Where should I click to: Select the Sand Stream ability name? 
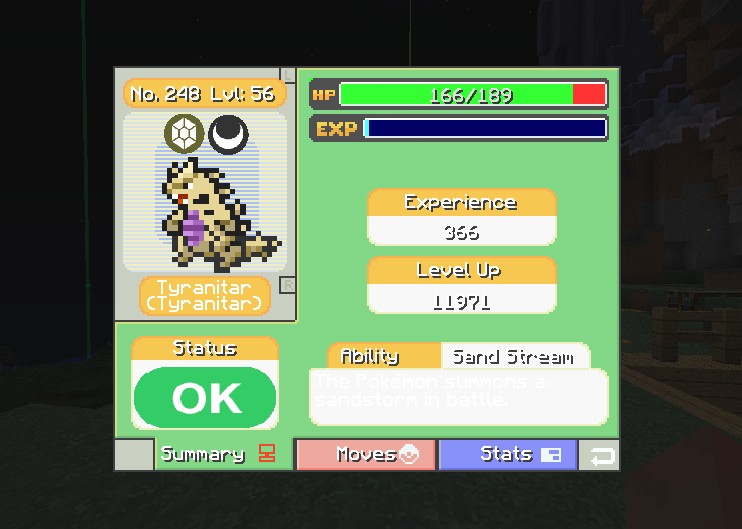tap(513, 357)
